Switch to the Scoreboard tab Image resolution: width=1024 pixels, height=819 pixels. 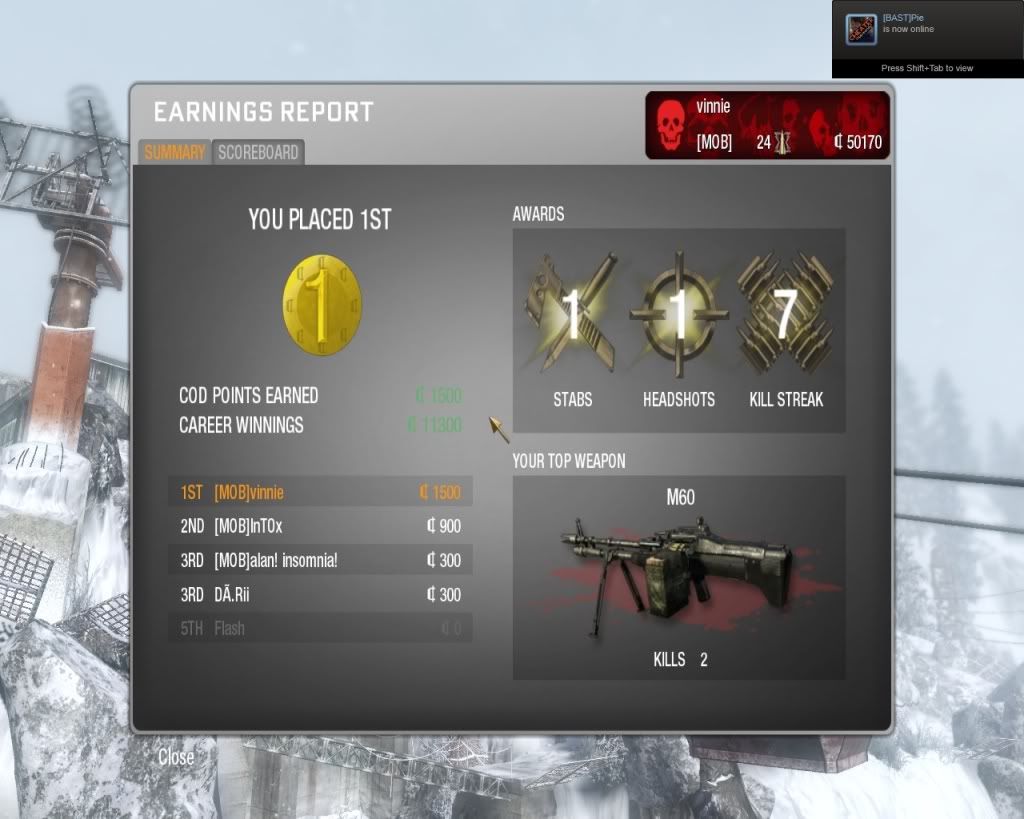click(258, 153)
